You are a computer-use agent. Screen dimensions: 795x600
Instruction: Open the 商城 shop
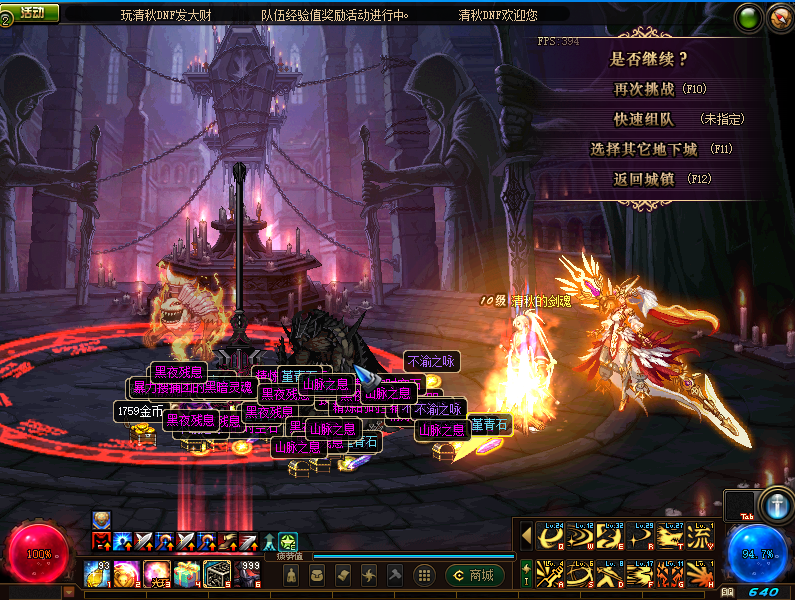click(x=474, y=575)
